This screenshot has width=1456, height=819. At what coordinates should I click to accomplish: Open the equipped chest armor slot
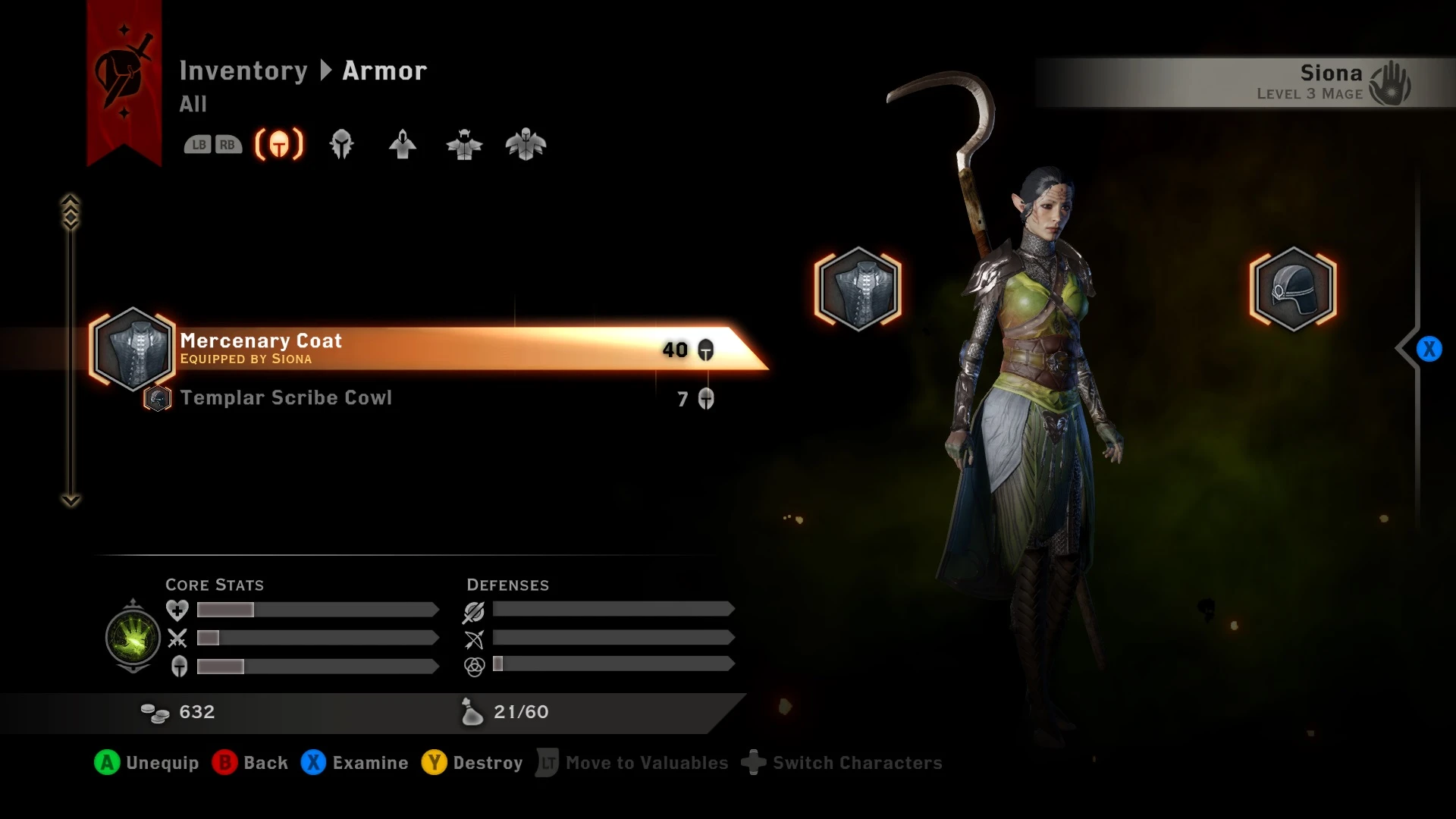858,289
